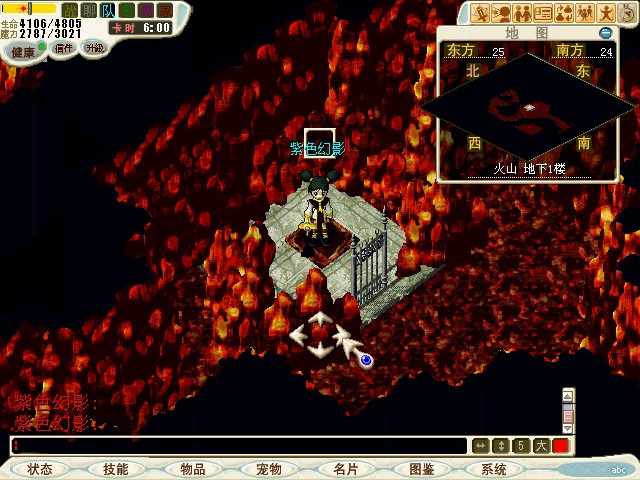Viewport: 640px width, 480px height.
Task: Click the 健康 health button
Action: [22, 51]
